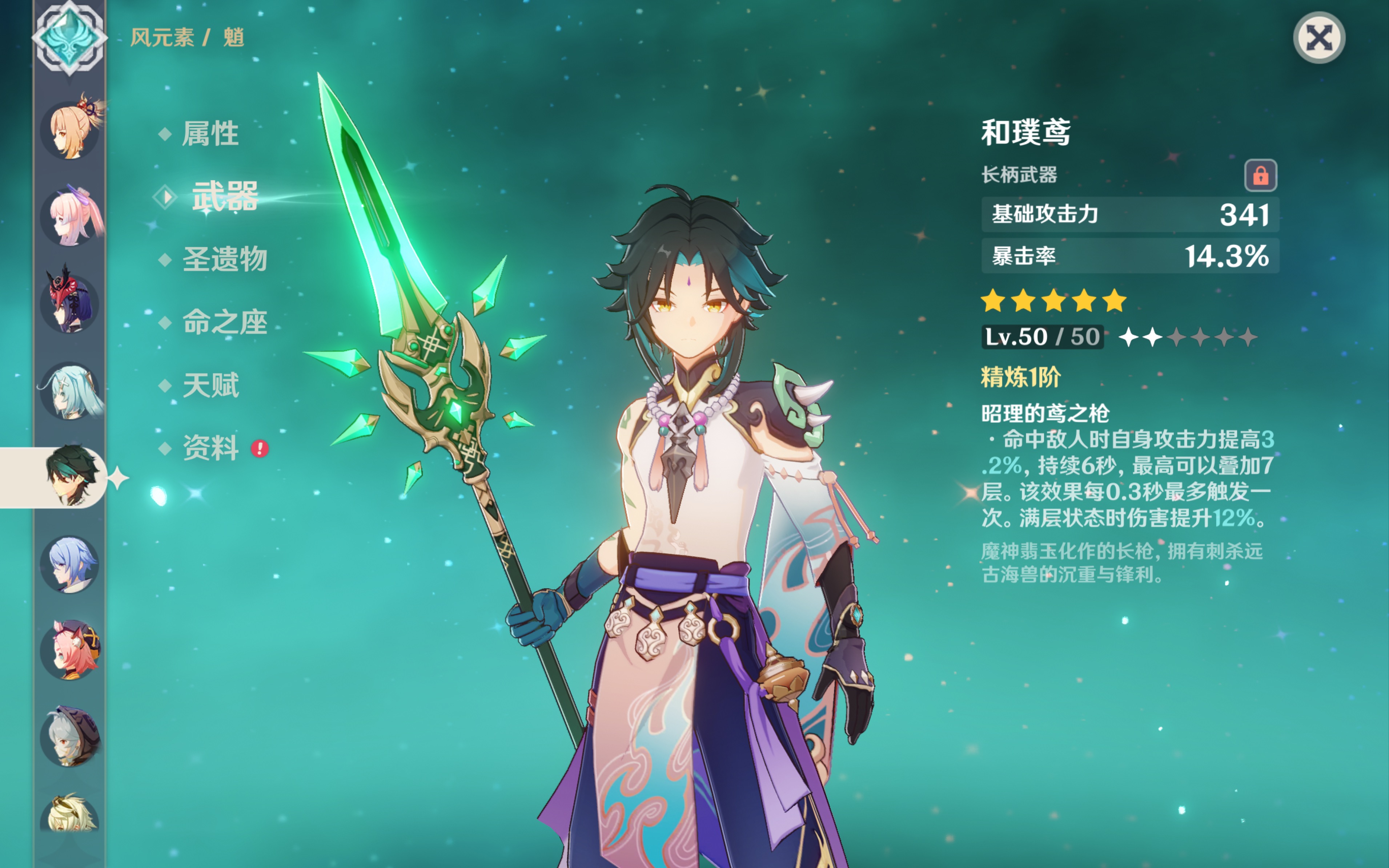Open the 属性 attributes tab
This screenshot has height=868, width=1389.
[x=210, y=134]
